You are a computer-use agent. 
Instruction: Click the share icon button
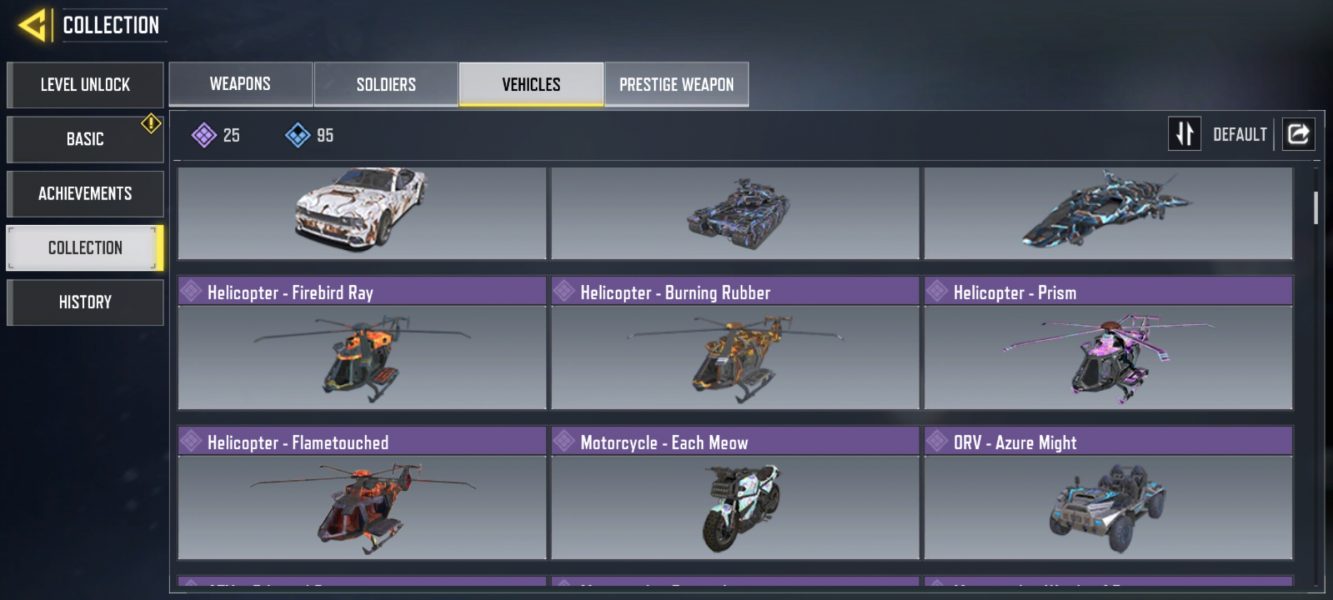(1298, 134)
